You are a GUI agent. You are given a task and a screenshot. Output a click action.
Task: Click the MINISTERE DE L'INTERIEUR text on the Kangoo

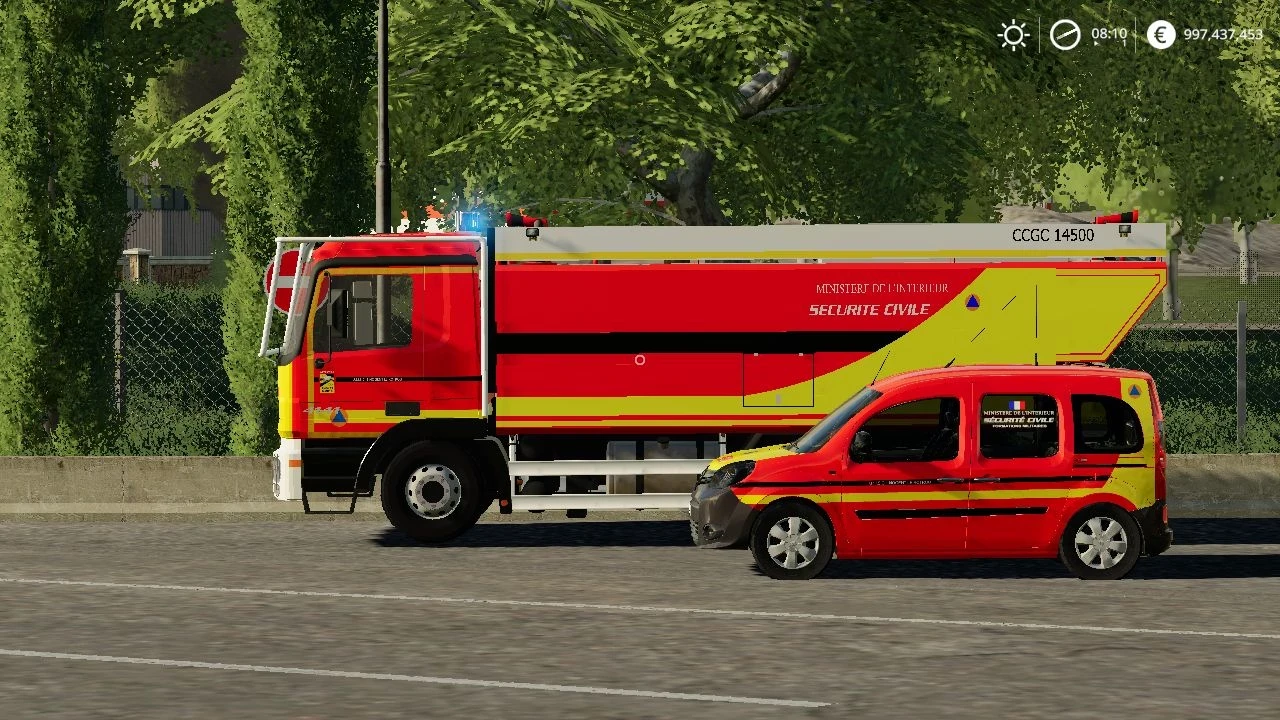click(1019, 413)
